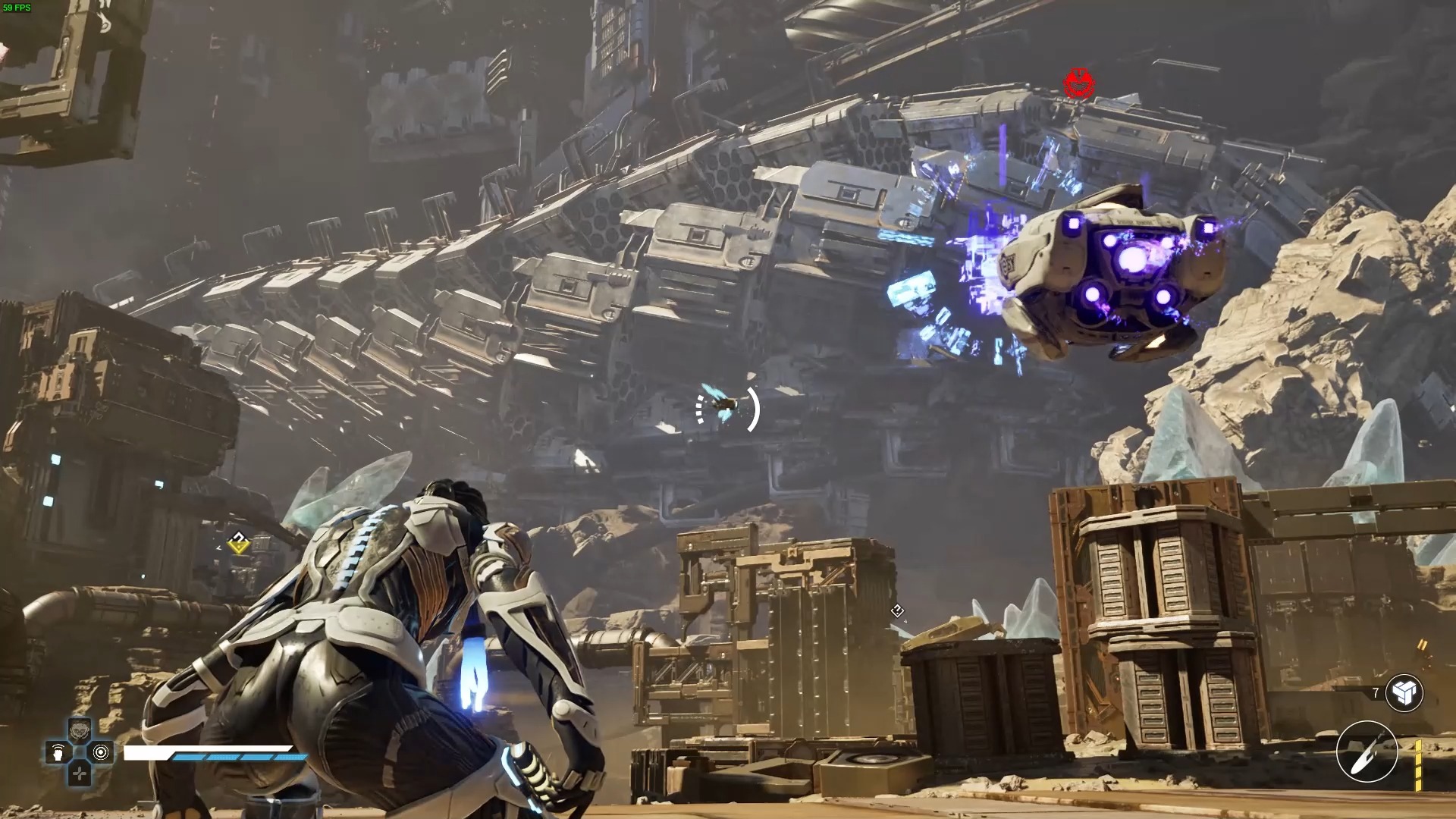Select the mask face ability slot

click(80, 731)
